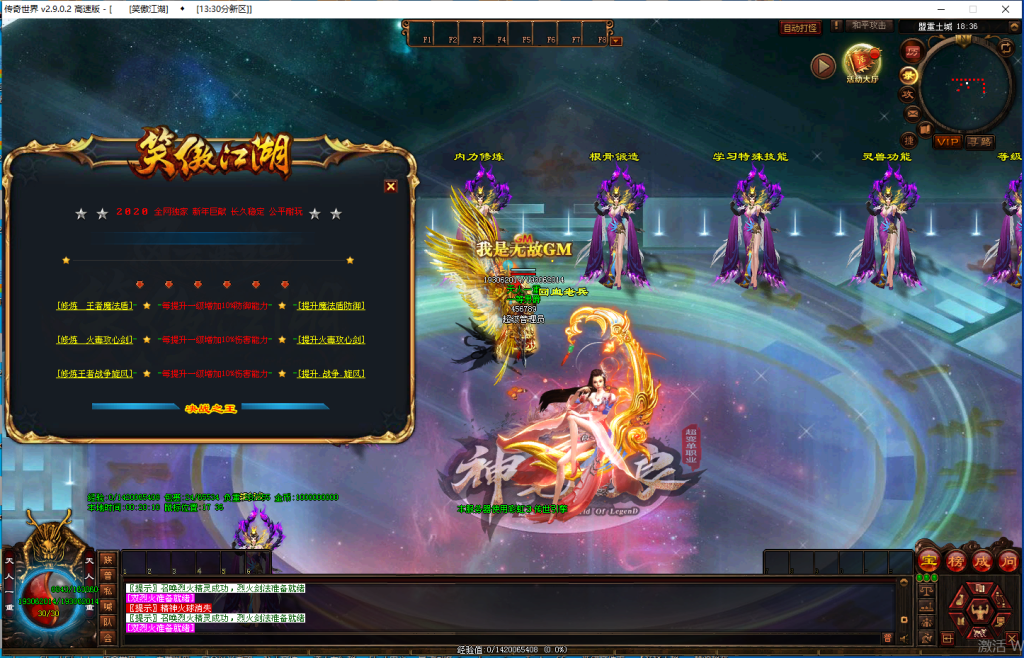The height and width of the screenshot is (658, 1024).
Task: Click the refresh arrows icon on the minimap
Action: [1005, 47]
